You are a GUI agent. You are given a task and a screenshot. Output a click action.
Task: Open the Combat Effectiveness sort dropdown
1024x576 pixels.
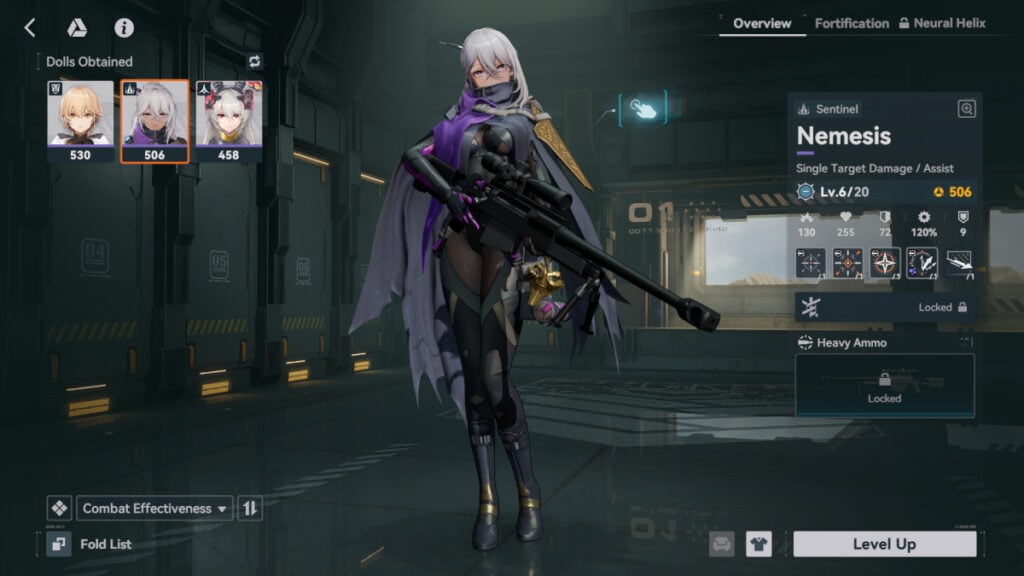[155, 508]
